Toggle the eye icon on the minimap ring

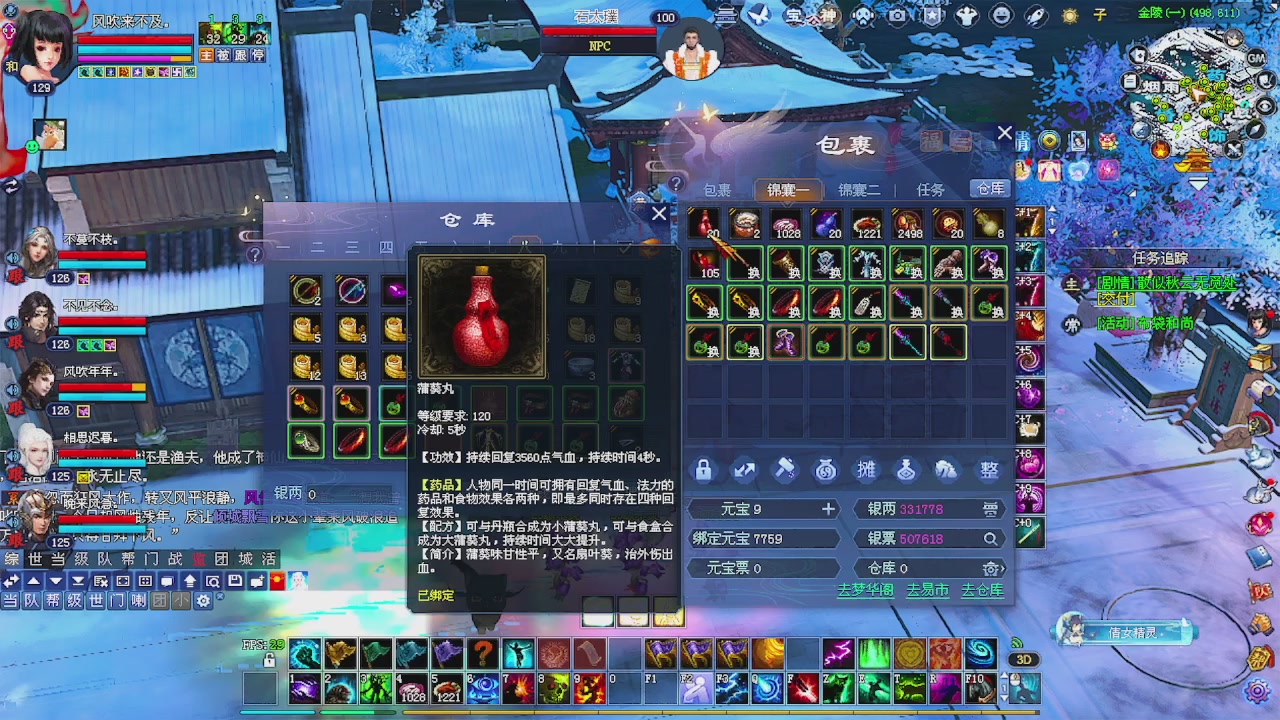(1265, 105)
